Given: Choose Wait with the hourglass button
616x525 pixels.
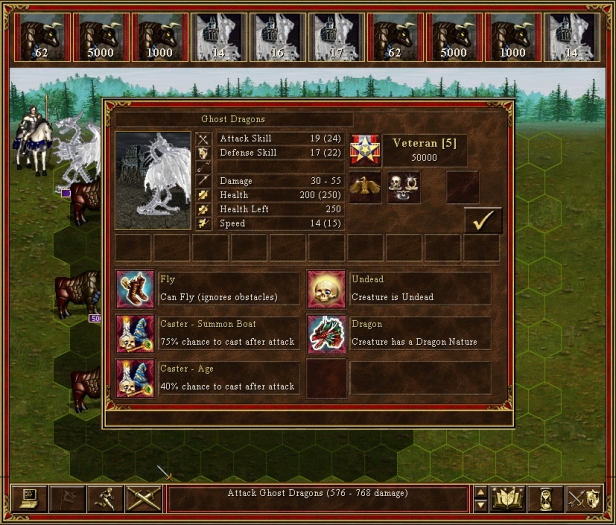Looking at the screenshot, I should coord(546,498).
